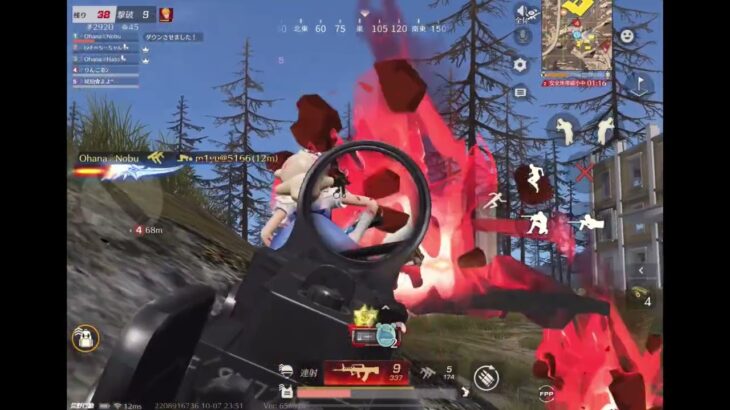
Task: Toggle the speaker audio channel
Action: point(524,13)
